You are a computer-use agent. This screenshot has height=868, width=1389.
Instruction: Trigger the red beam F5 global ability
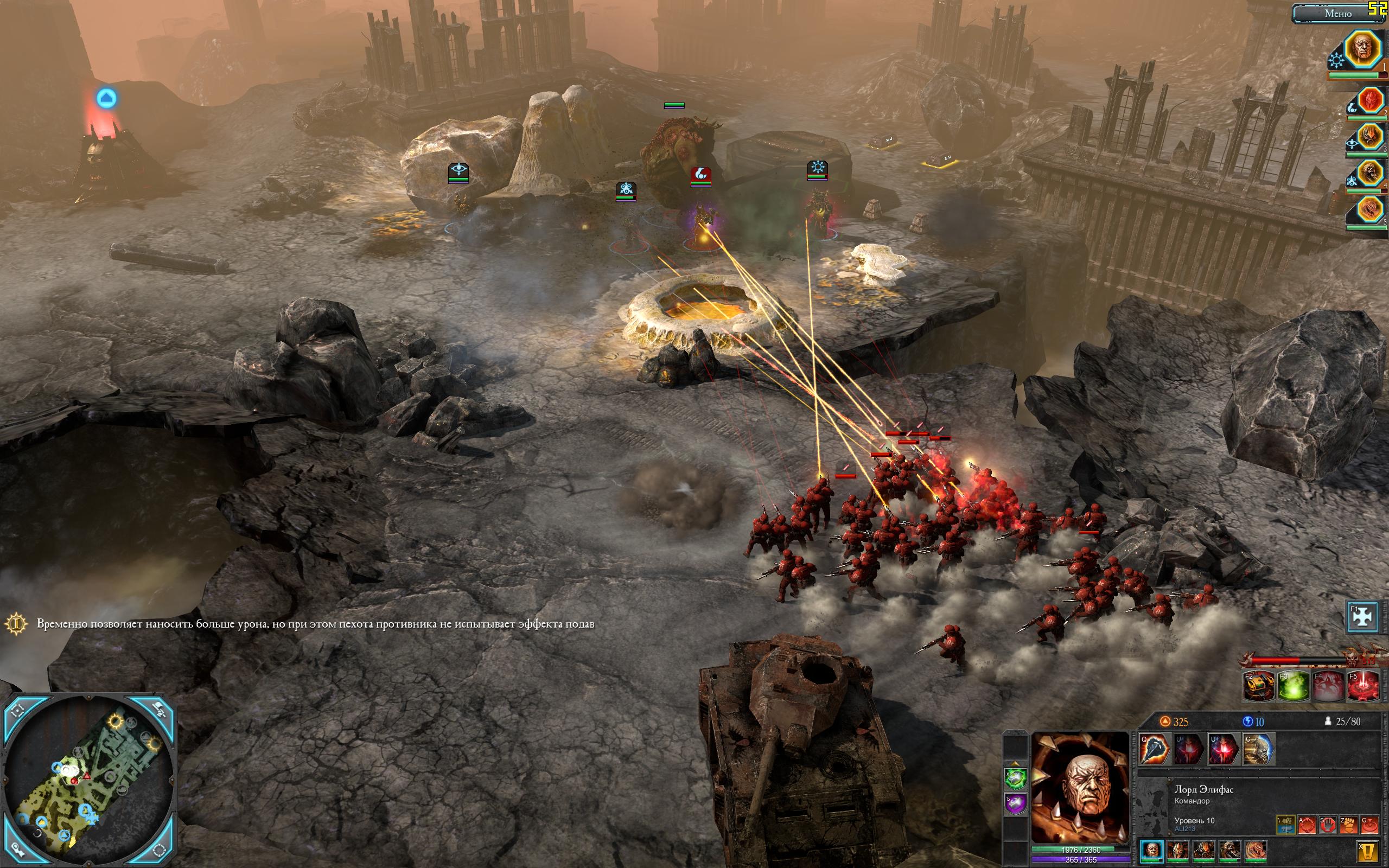(x=1362, y=686)
